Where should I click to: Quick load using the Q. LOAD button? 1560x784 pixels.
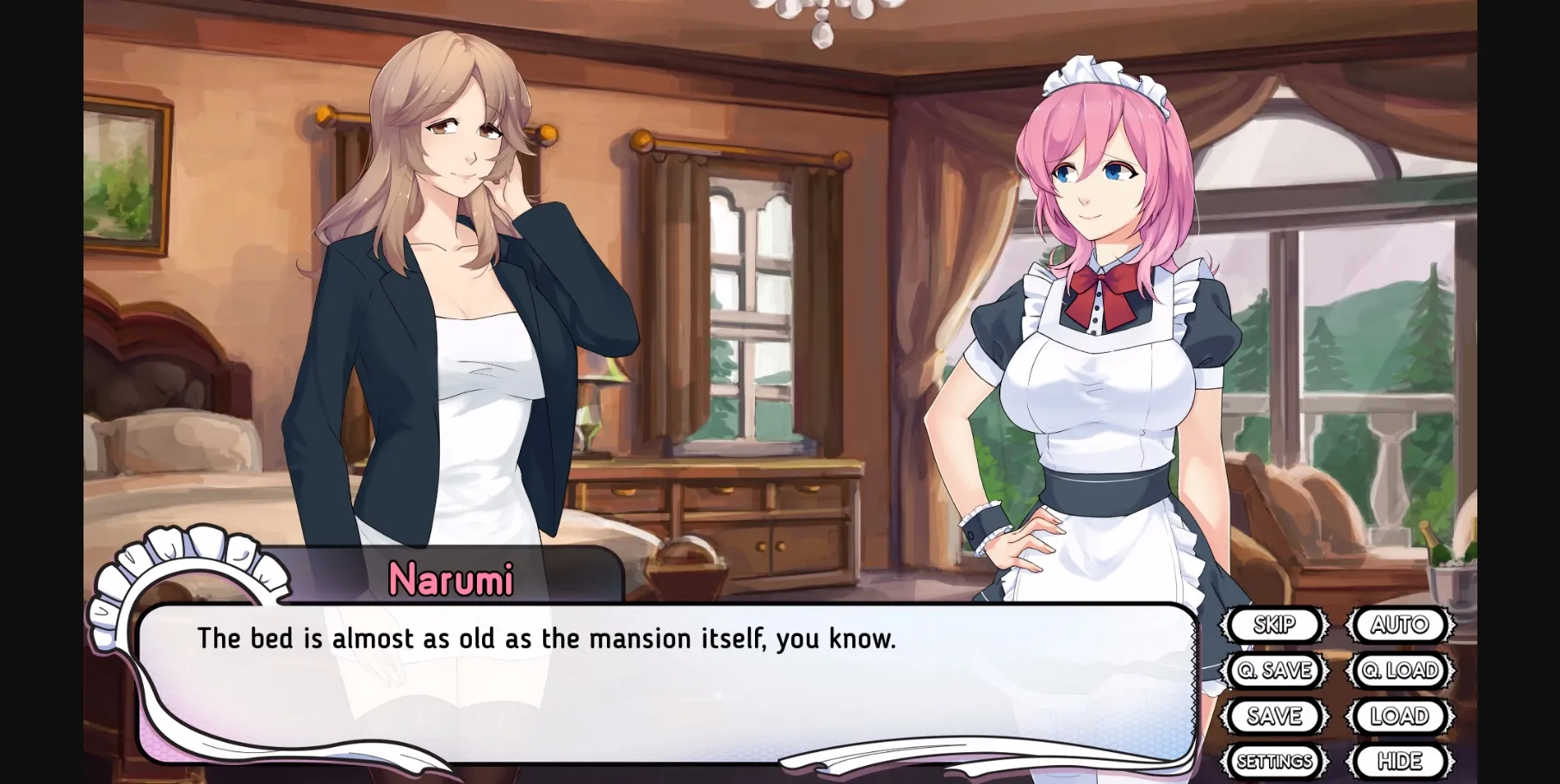coord(1401,670)
